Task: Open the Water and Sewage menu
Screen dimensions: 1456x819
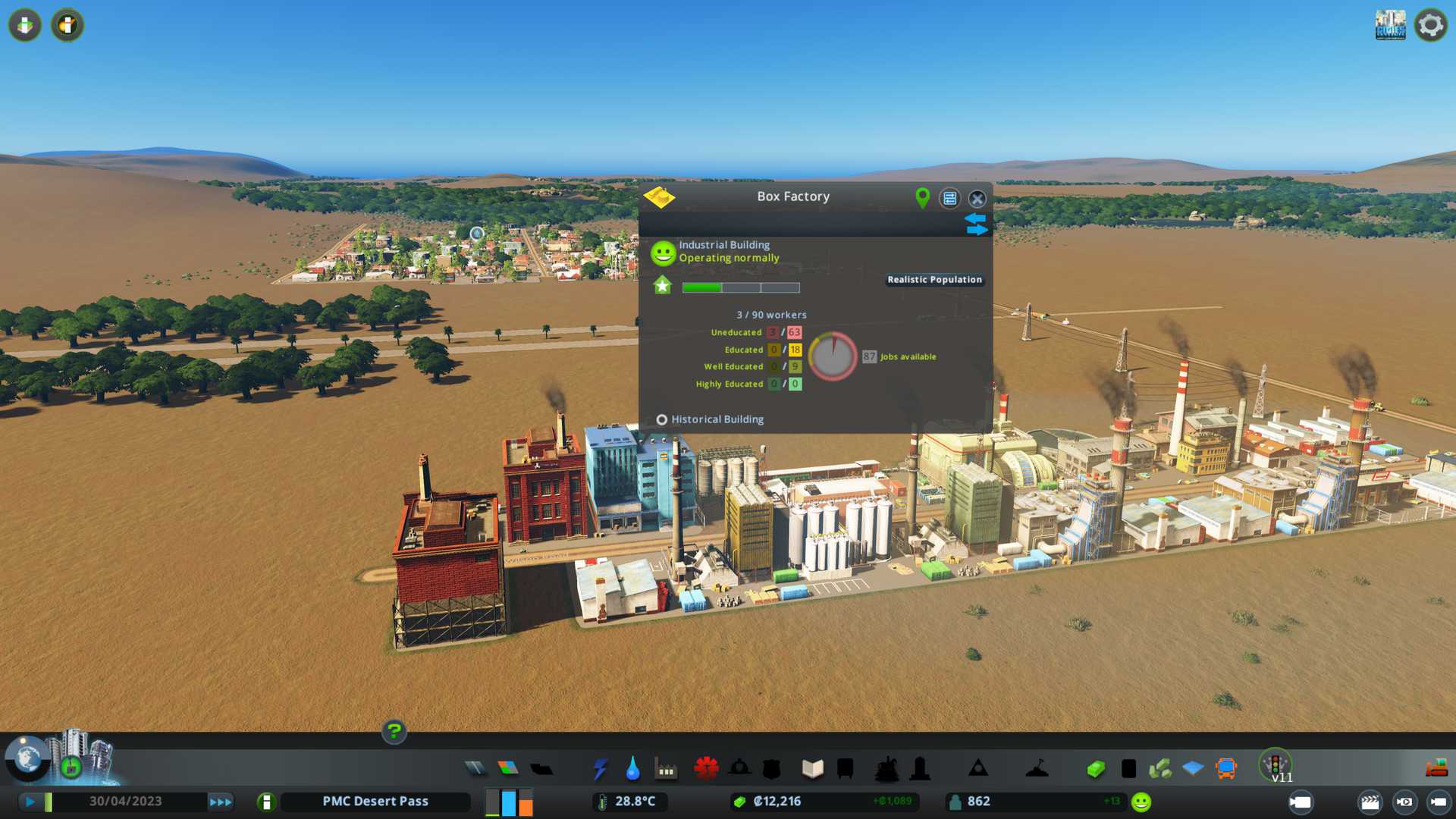Action: (633, 769)
